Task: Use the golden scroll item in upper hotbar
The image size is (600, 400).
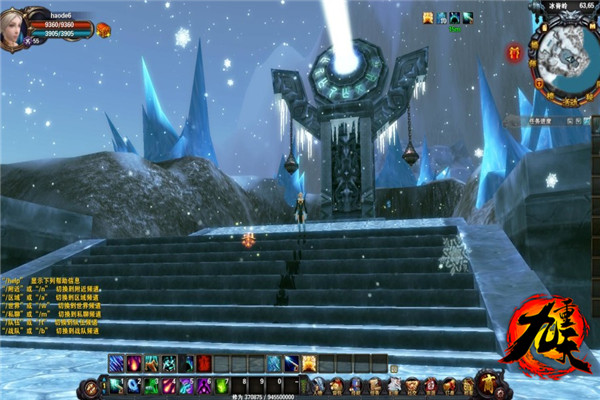Action: pos(309,363)
